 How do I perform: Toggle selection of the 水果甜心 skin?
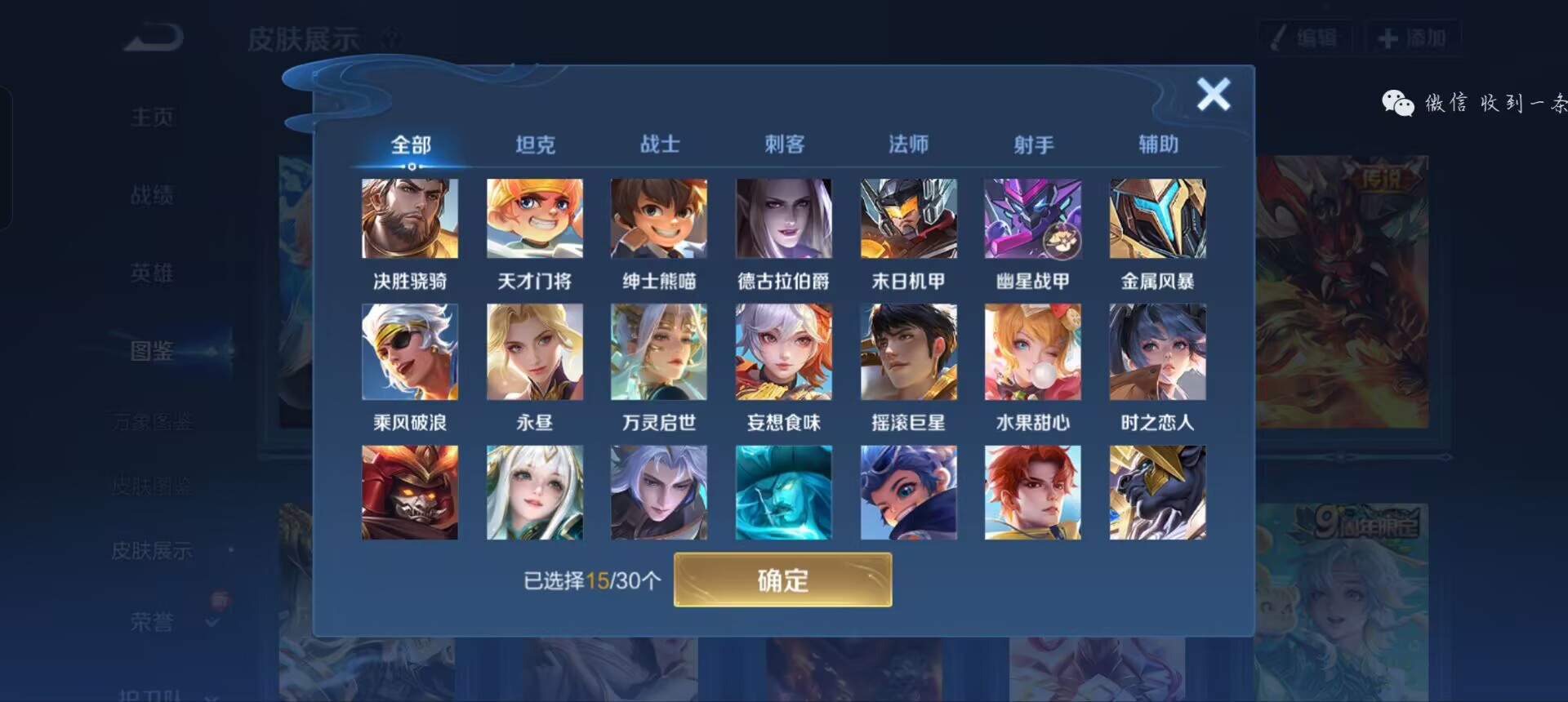point(1033,352)
